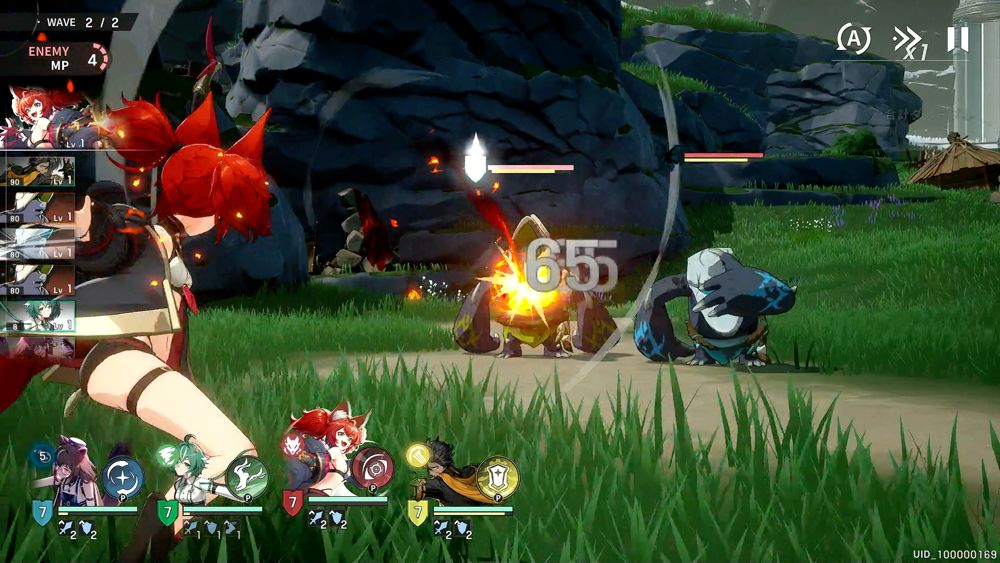Trigger the red eye target skill
Screen dimensions: 1000x563
[372, 468]
